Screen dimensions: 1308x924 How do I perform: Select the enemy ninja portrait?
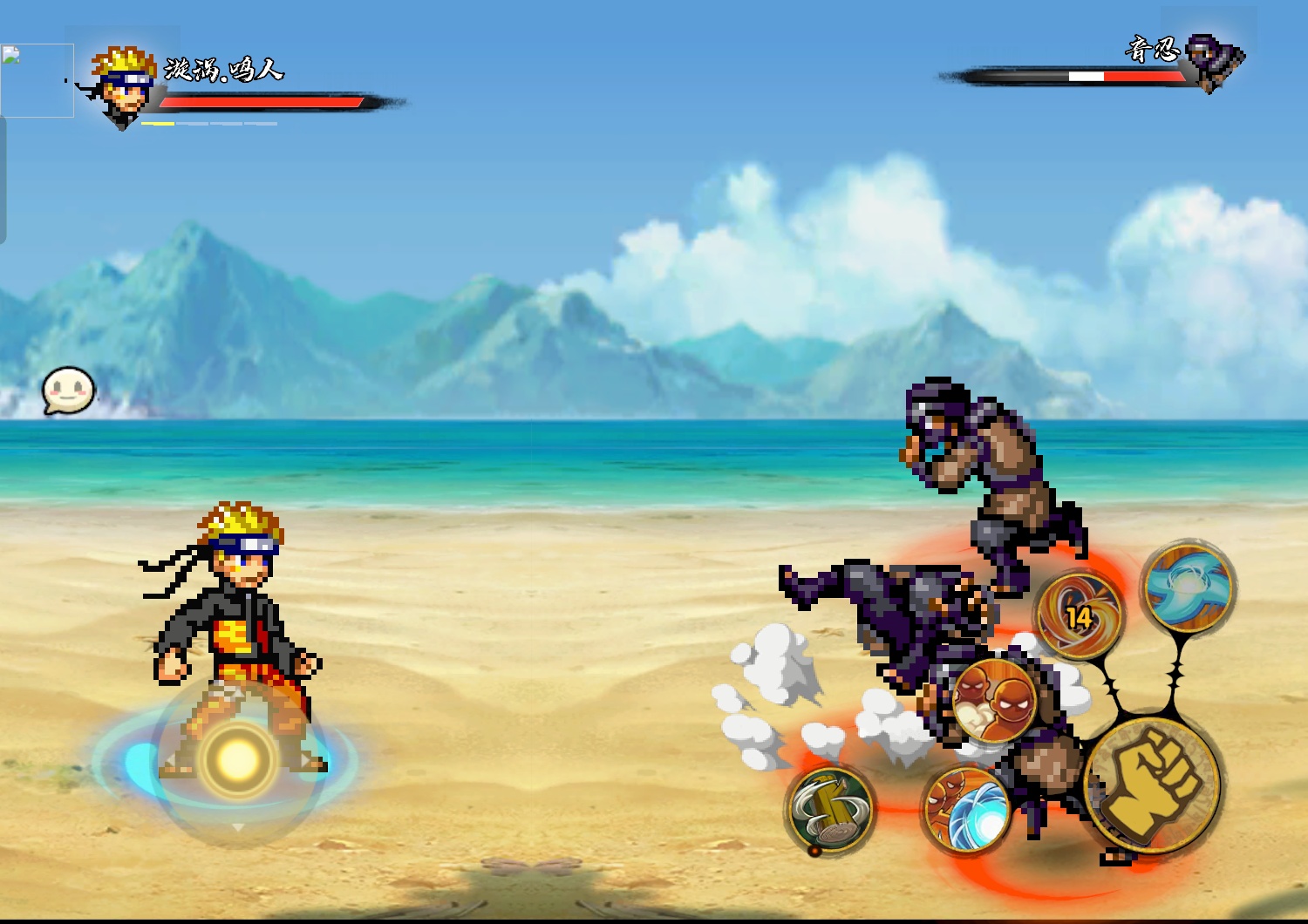click(x=1216, y=61)
